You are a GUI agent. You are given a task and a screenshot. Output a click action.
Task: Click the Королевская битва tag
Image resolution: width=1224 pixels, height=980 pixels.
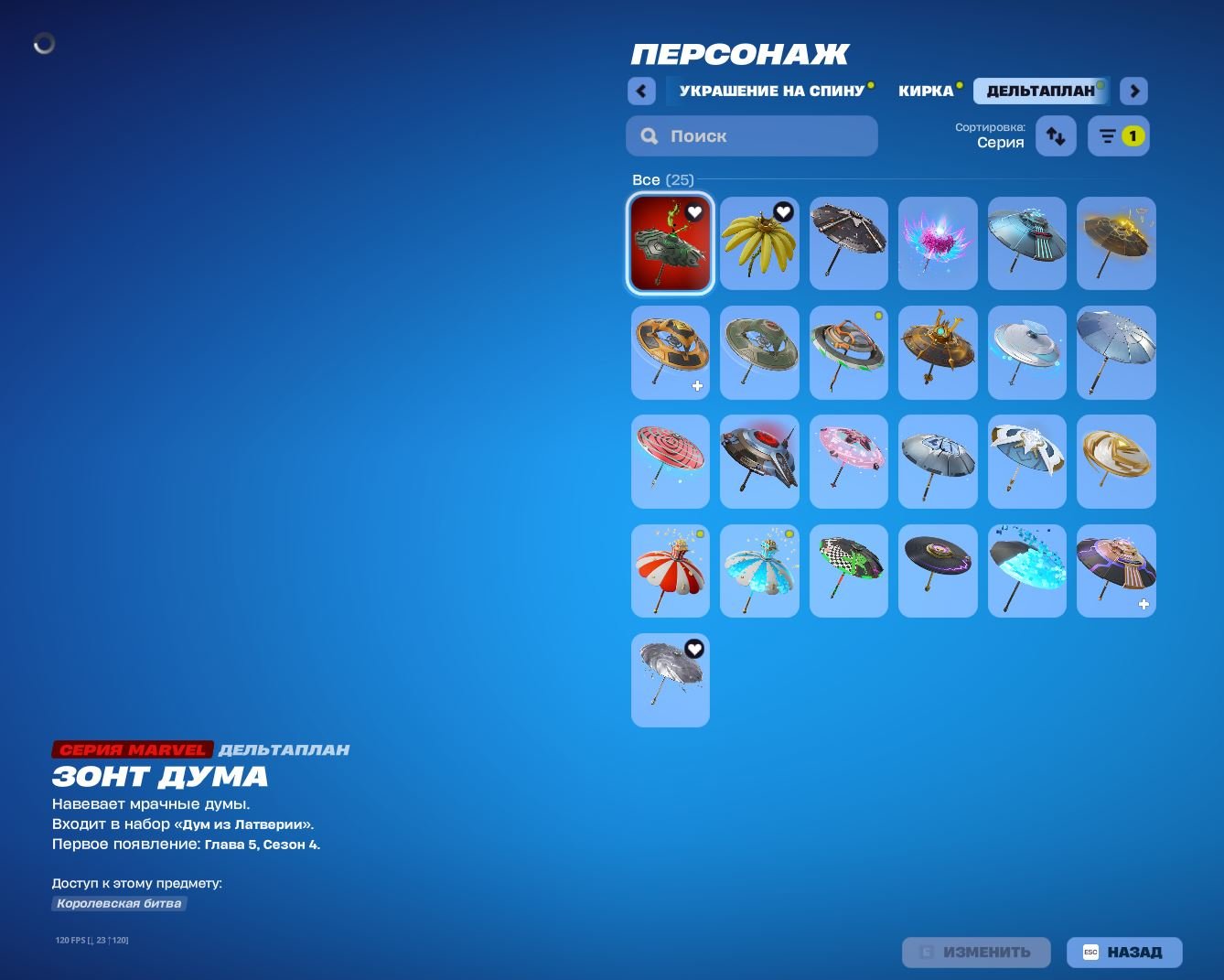(x=118, y=903)
